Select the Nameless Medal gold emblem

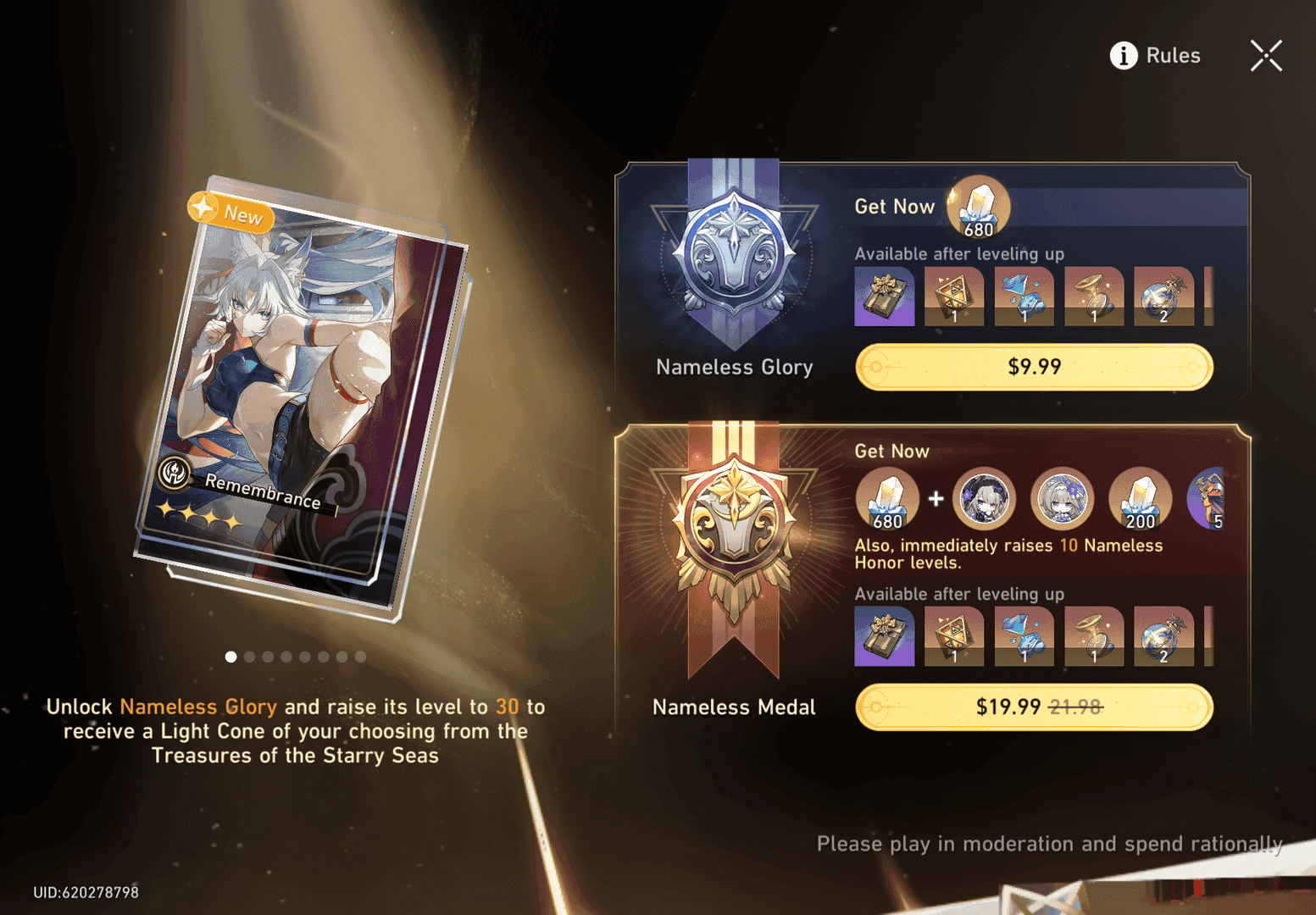pyautogui.click(x=734, y=534)
